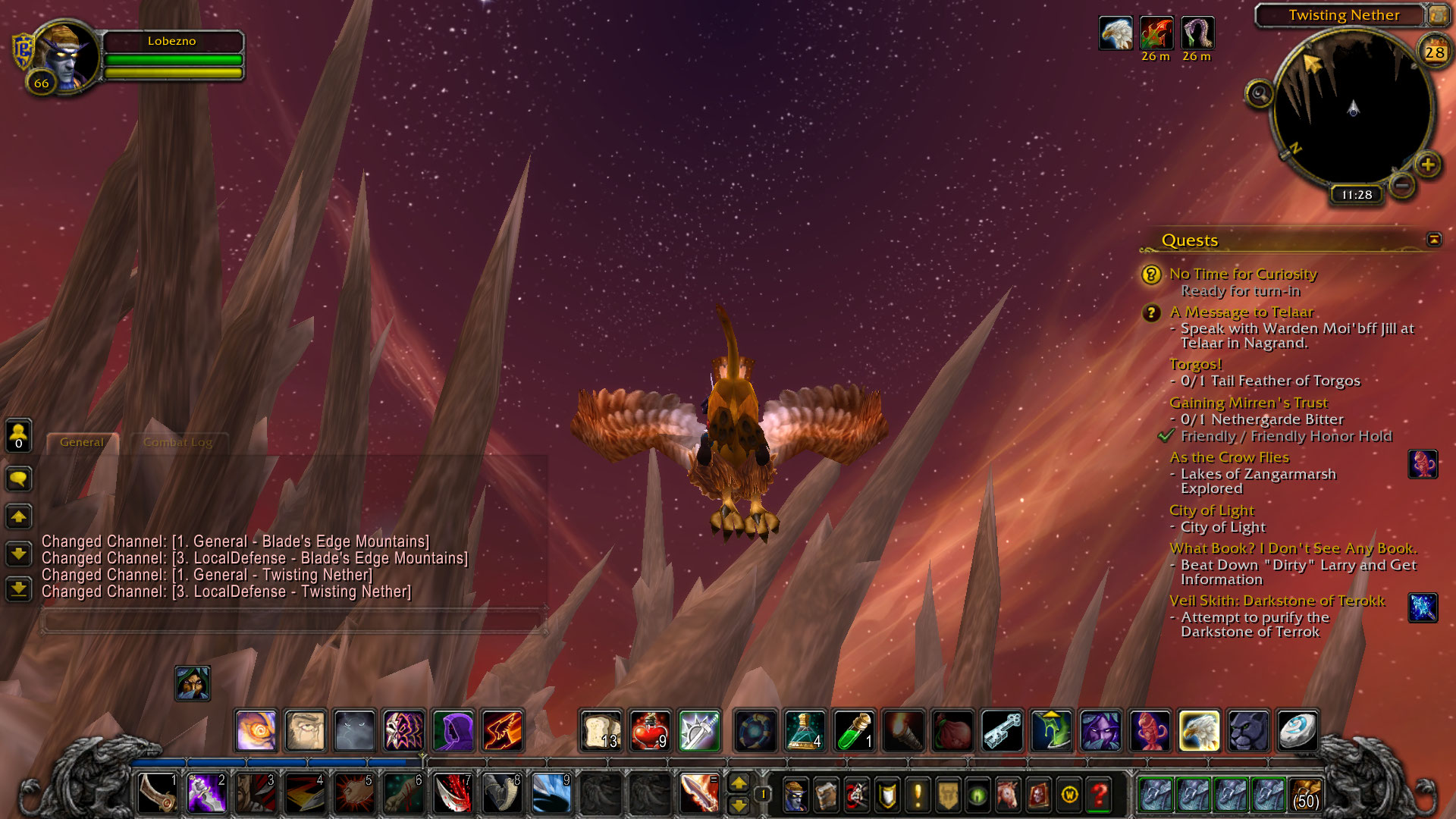Collapse the Quests tracker header

click(x=1433, y=240)
